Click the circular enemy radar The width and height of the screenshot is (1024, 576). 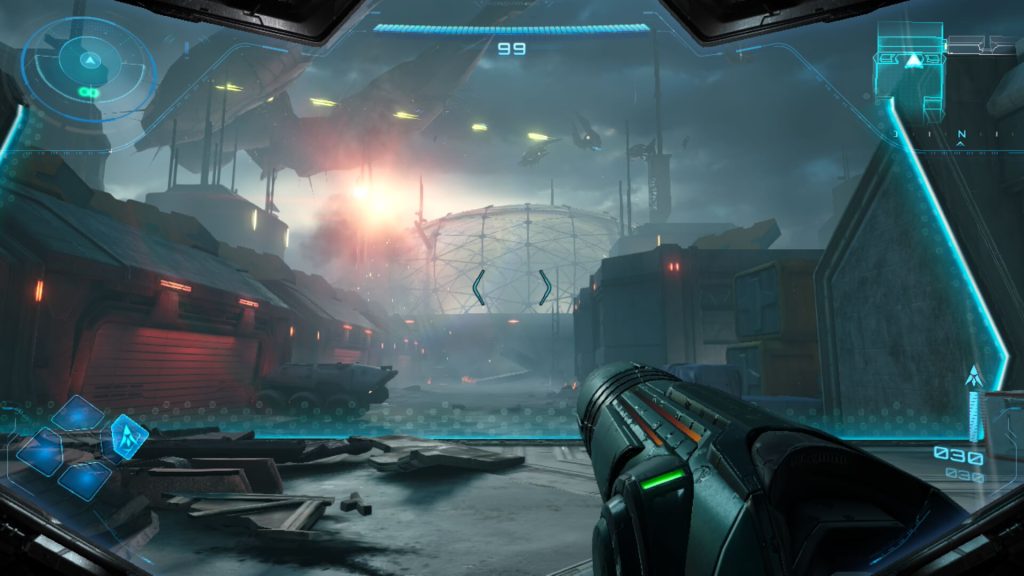point(89,67)
